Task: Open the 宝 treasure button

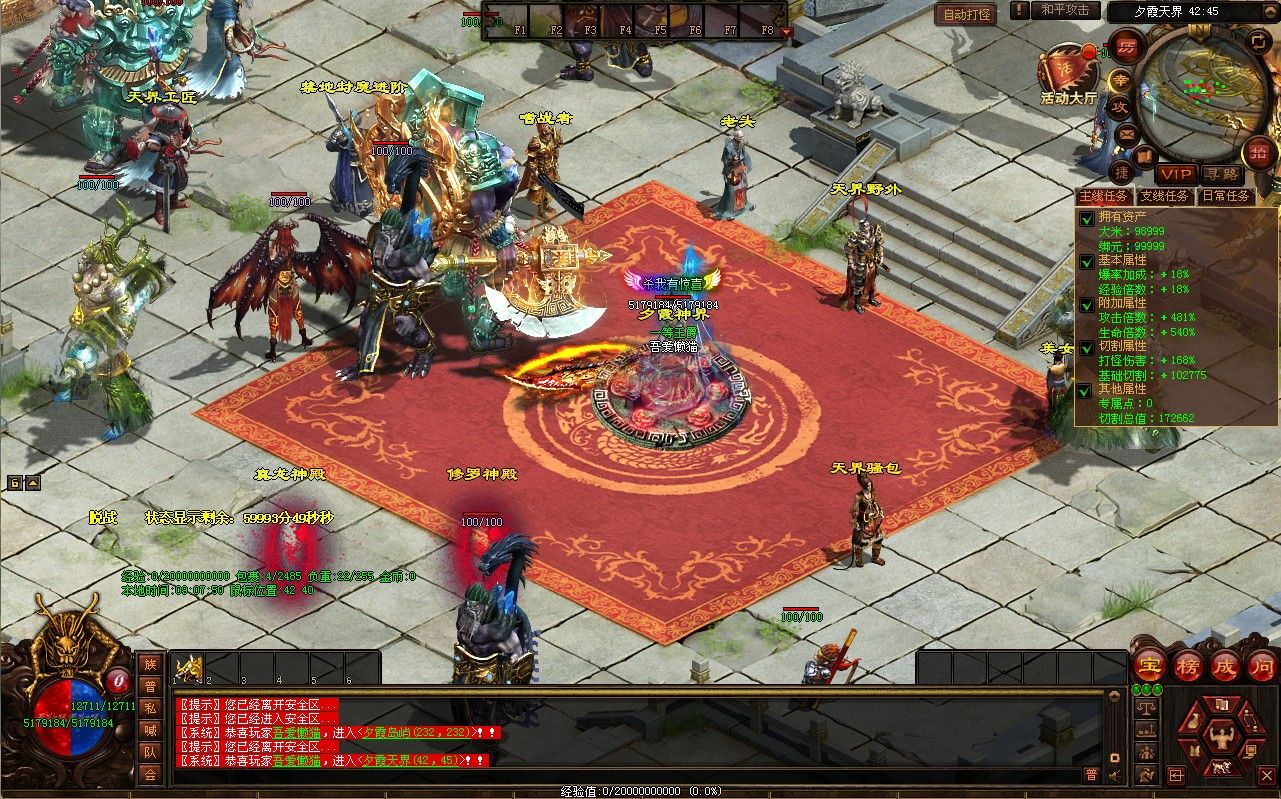Action: coord(1151,665)
